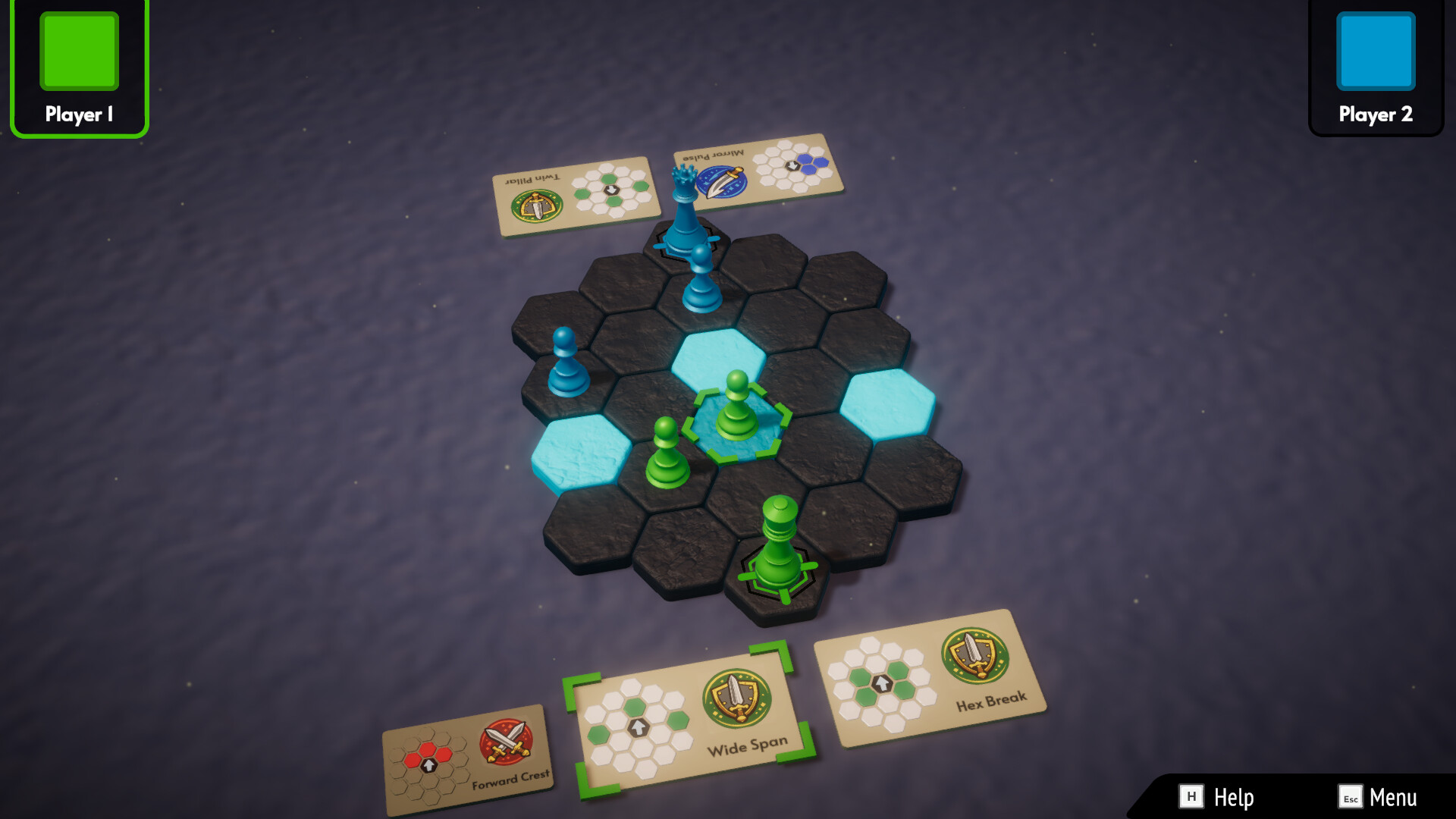The width and height of the screenshot is (1456, 819).
Task: Click the H key icon next to Help
Action: coord(1193,798)
